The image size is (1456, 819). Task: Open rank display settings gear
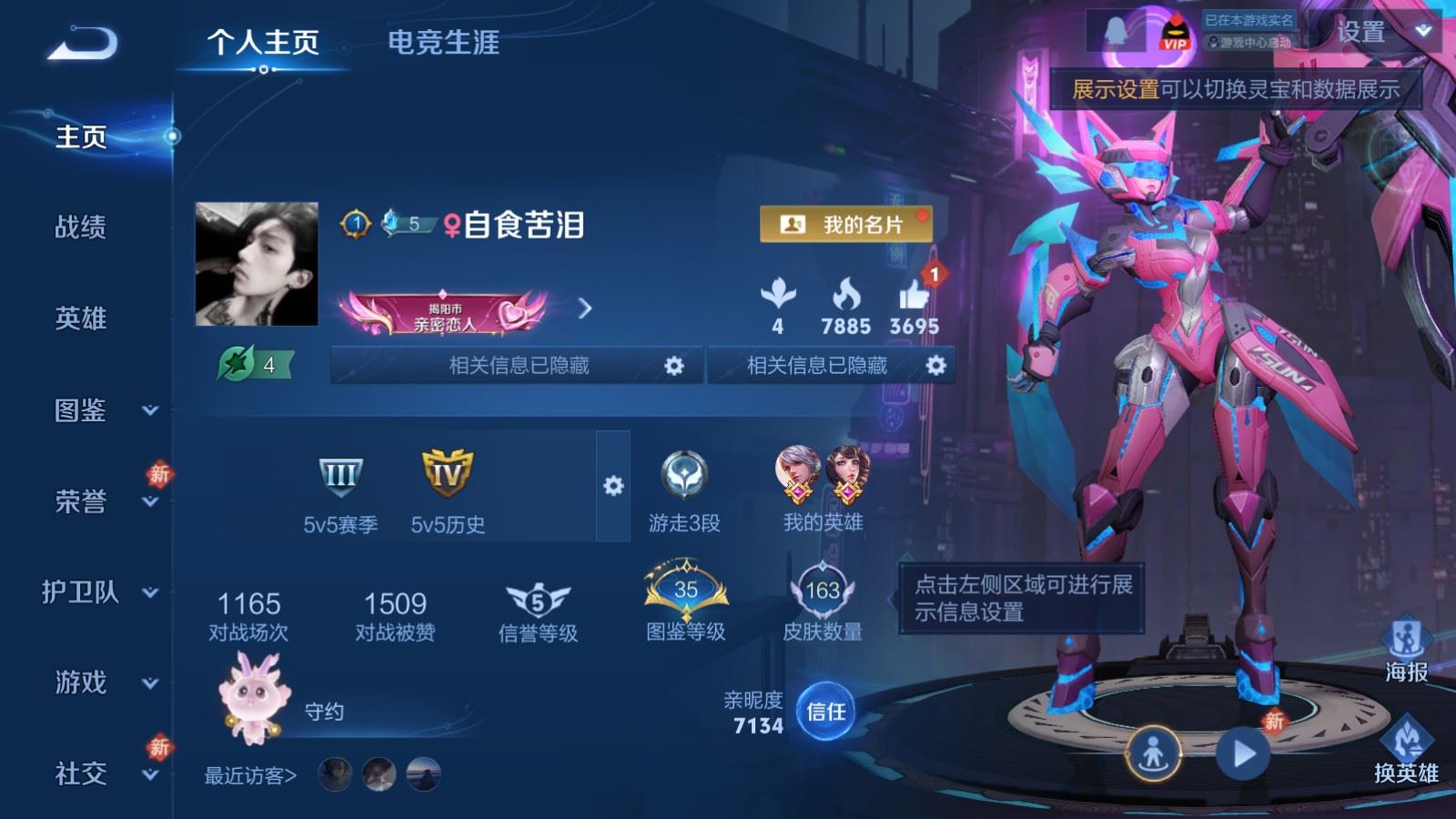(x=613, y=486)
